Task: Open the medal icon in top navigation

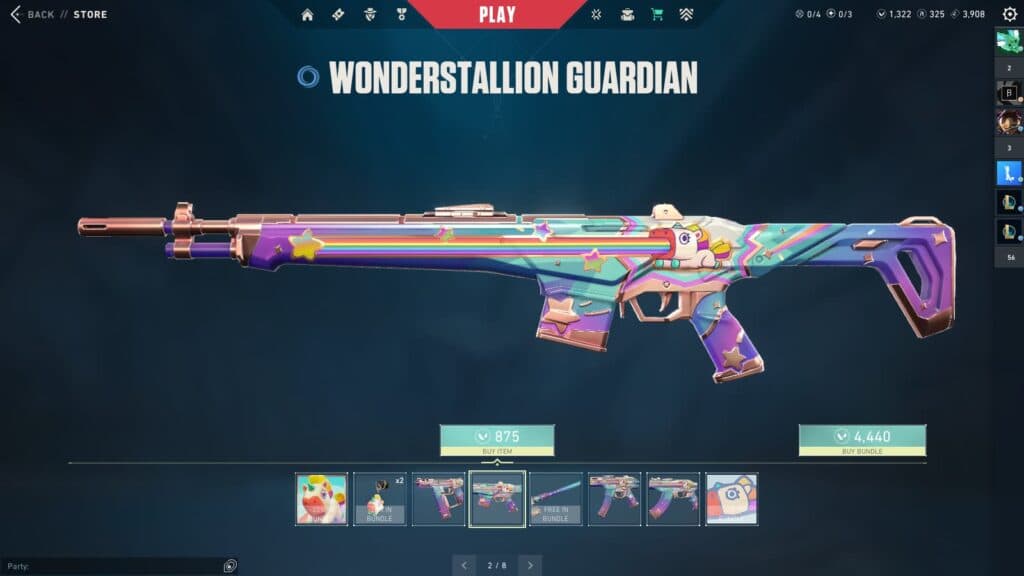Action: [401, 15]
